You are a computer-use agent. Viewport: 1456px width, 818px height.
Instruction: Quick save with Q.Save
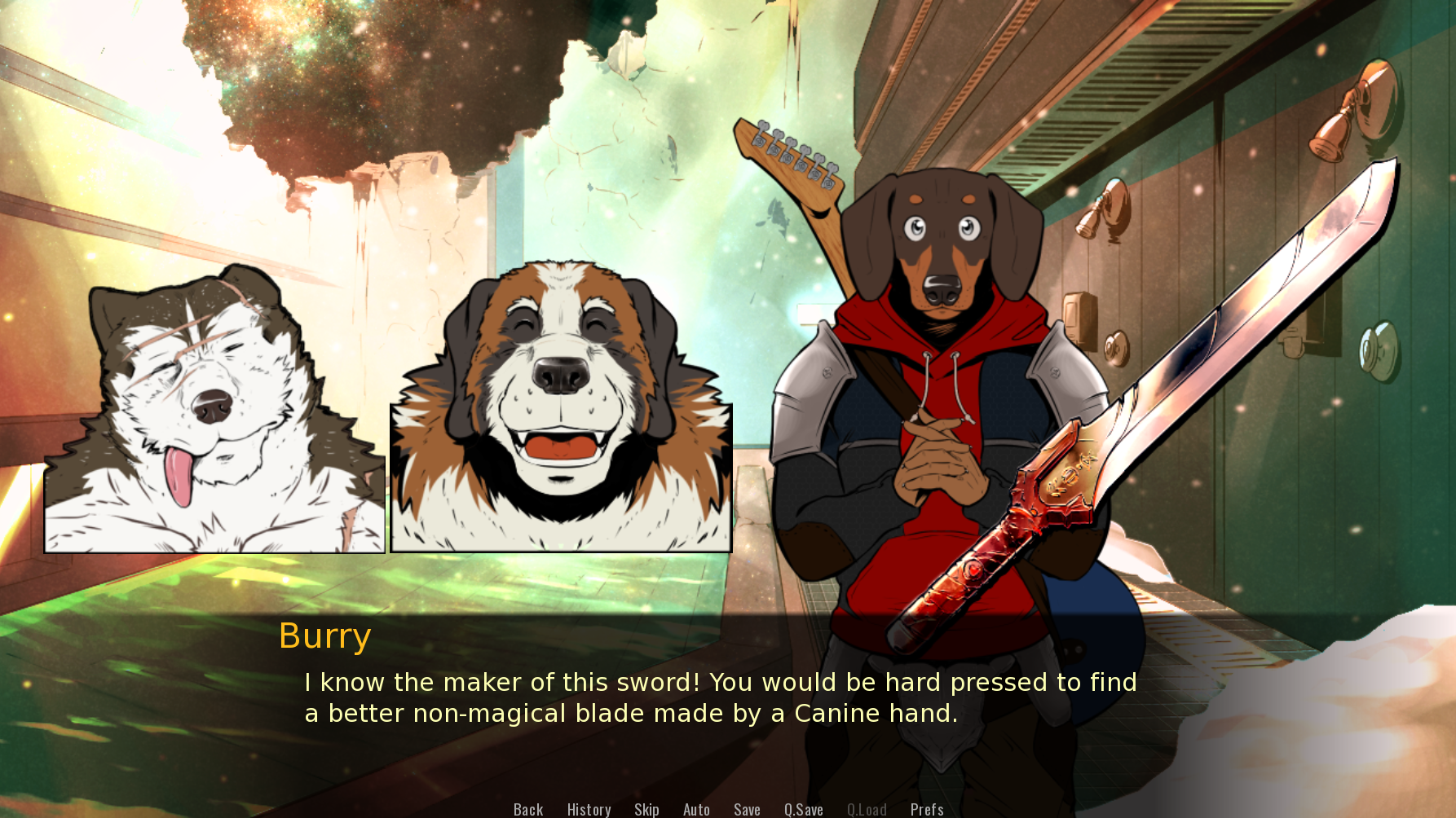point(803,809)
